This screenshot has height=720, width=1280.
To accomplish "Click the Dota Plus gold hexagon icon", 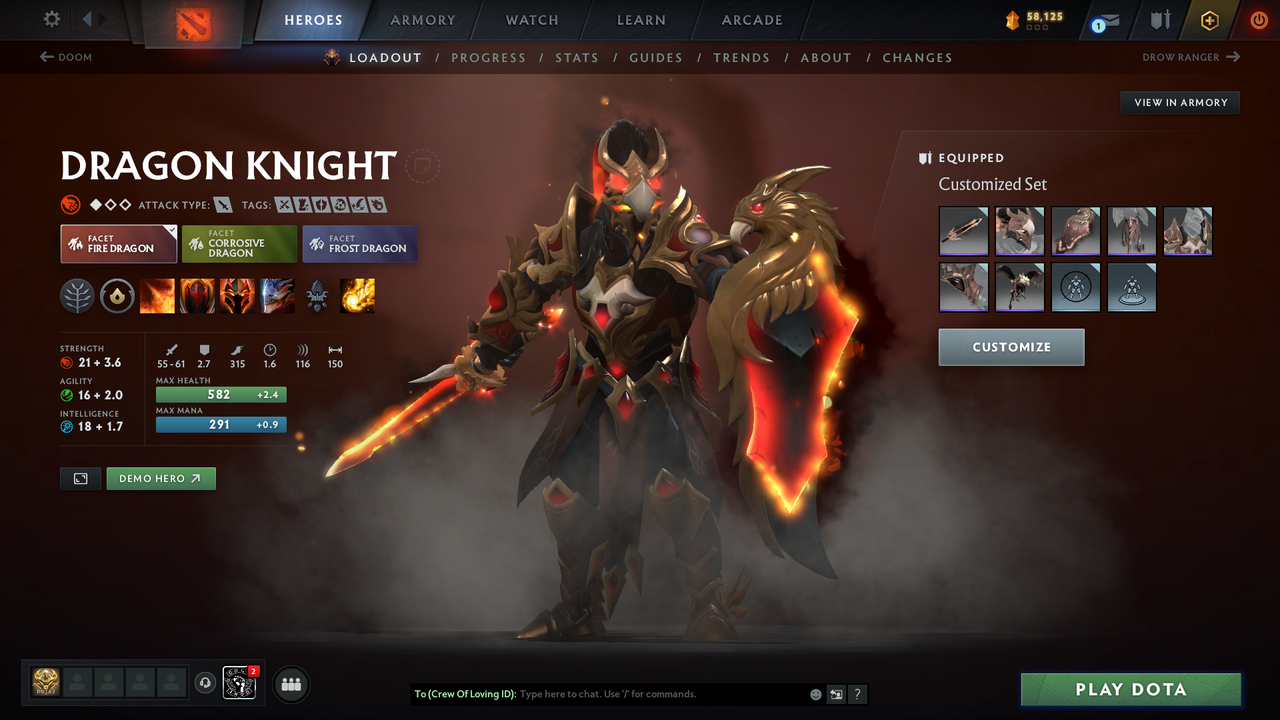I will pyautogui.click(x=1209, y=20).
